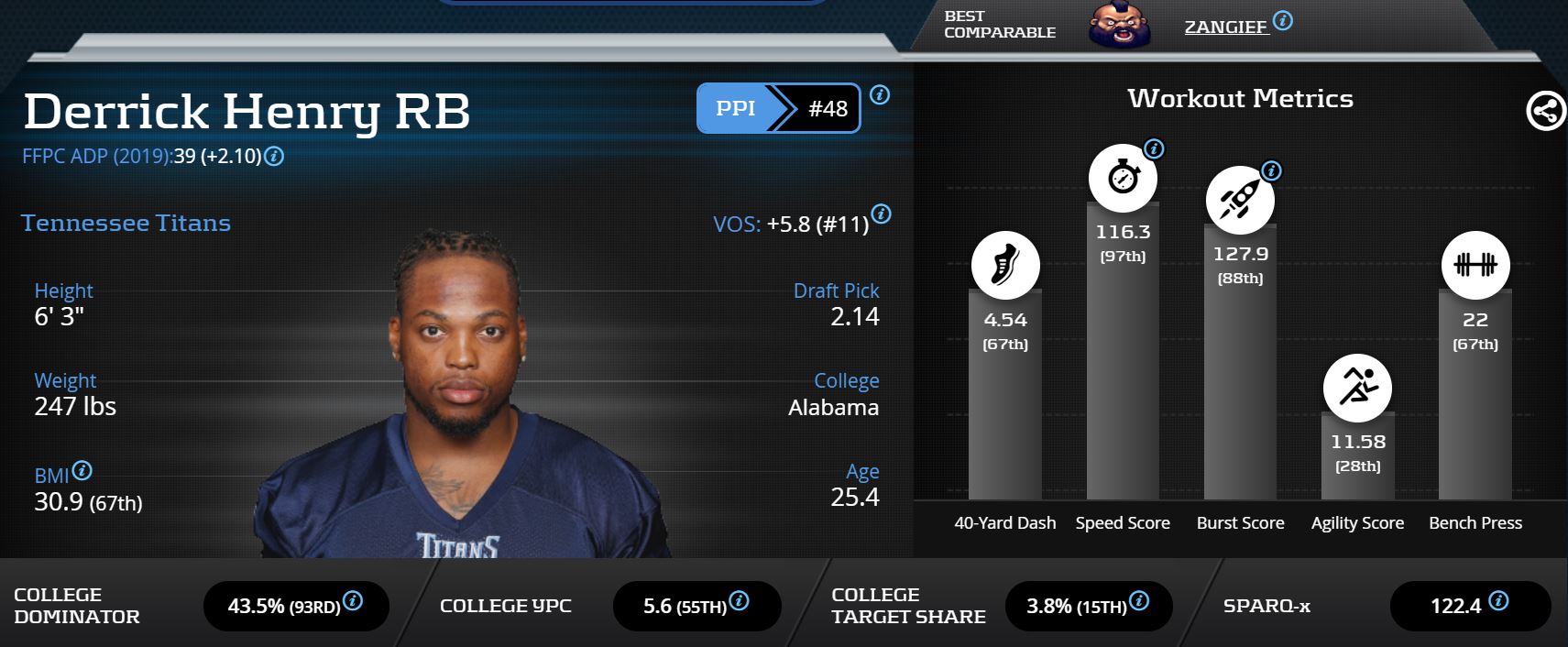Image resolution: width=1568 pixels, height=647 pixels.
Task: Click the share icon beside Workout Metrics
Action: click(1546, 112)
